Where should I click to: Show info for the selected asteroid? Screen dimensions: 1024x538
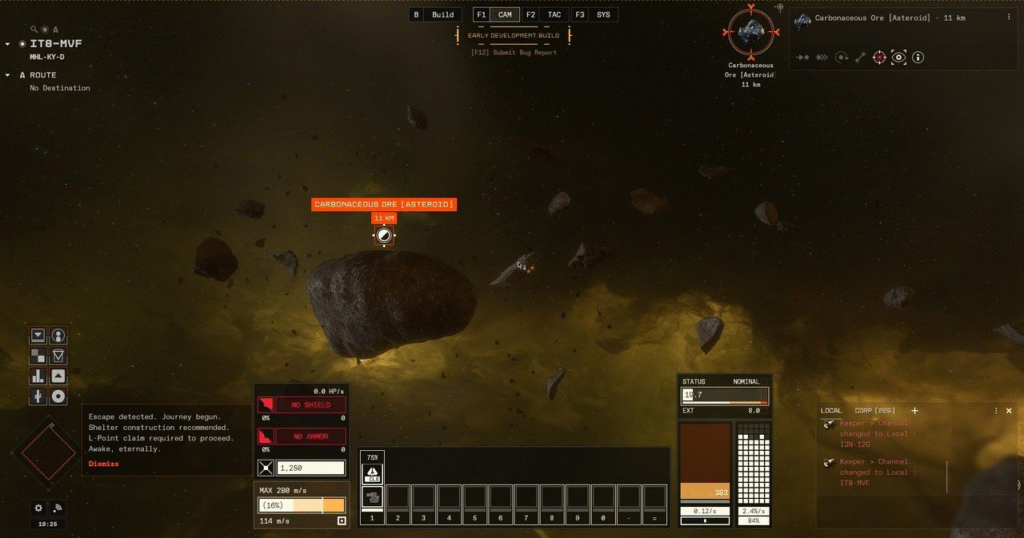click(x=918, y=58)
